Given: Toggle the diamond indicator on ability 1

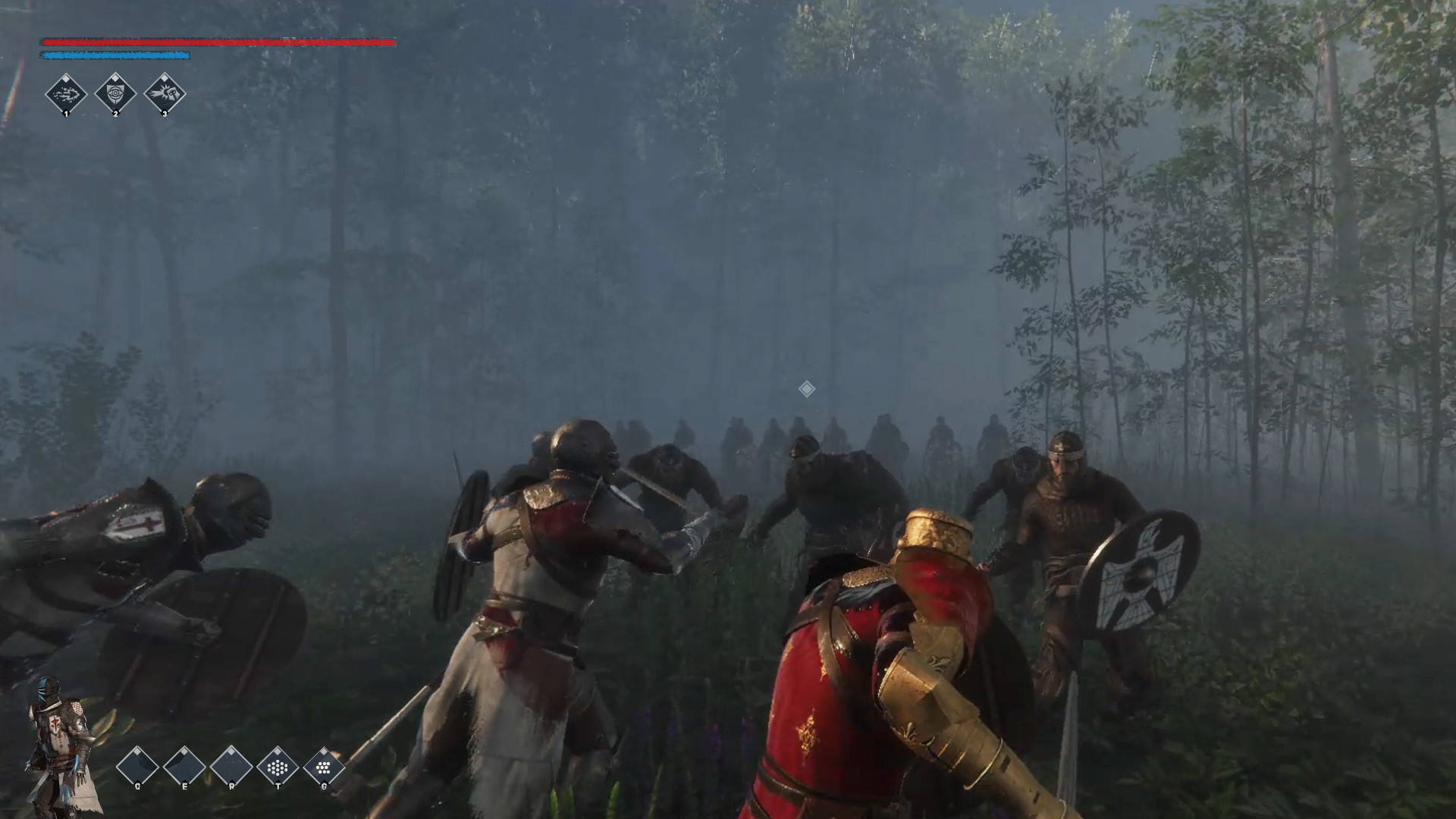Looking at the screenshot, I should tap(66, 78).
